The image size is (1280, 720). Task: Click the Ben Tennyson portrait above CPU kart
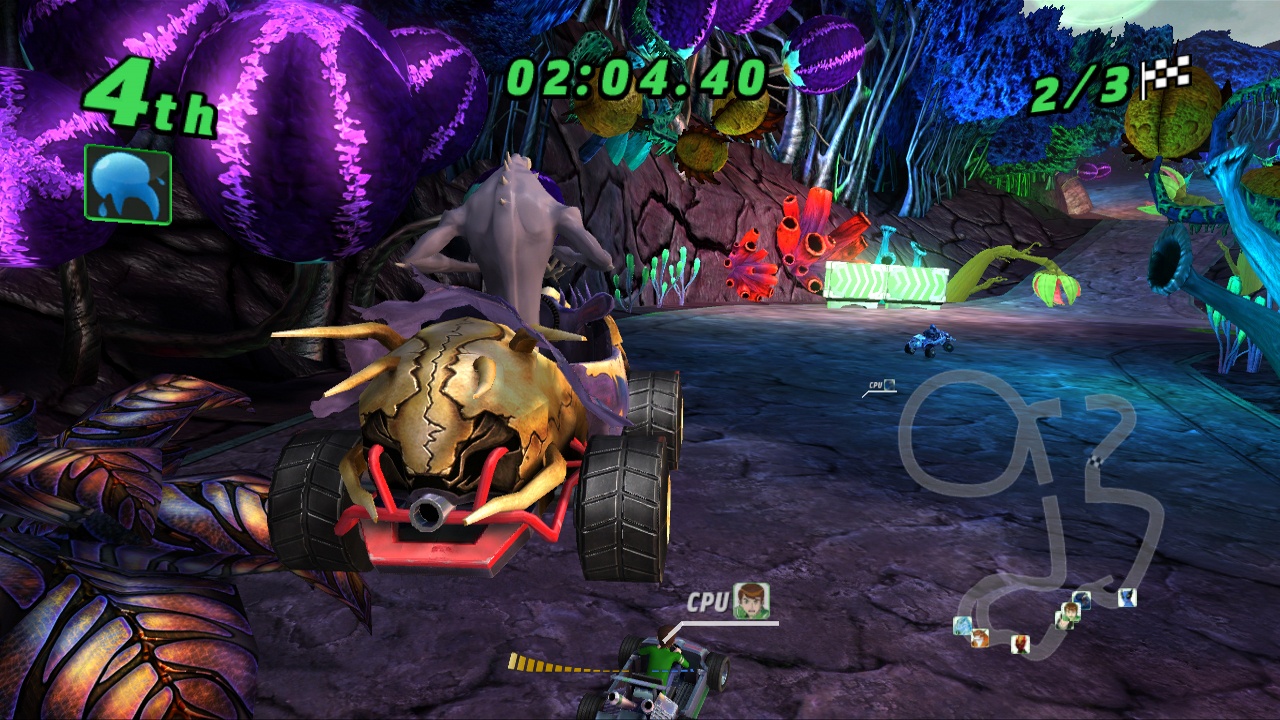[751, 602]
